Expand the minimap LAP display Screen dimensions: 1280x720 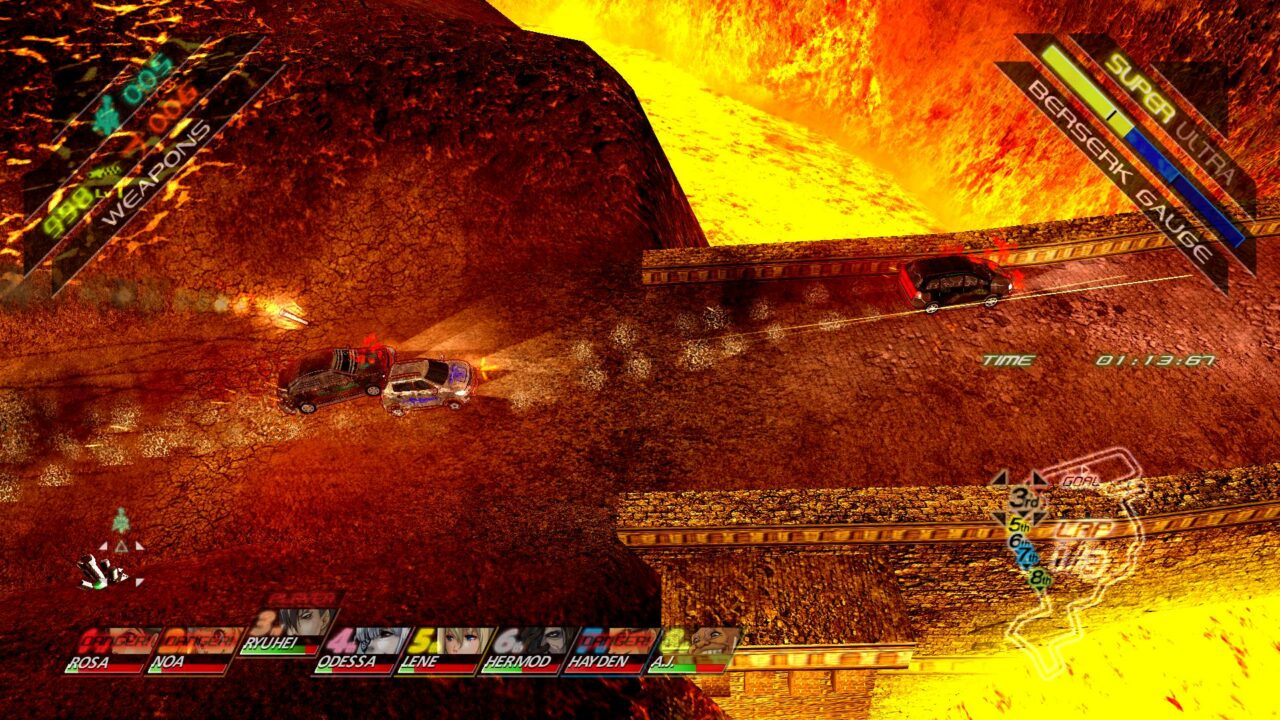coord(1085,528)
